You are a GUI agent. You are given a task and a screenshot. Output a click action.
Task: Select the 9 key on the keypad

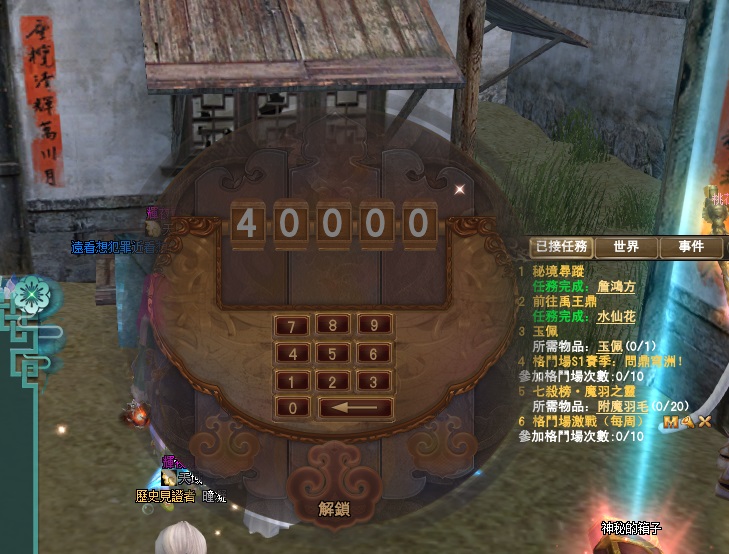(373, 325)
